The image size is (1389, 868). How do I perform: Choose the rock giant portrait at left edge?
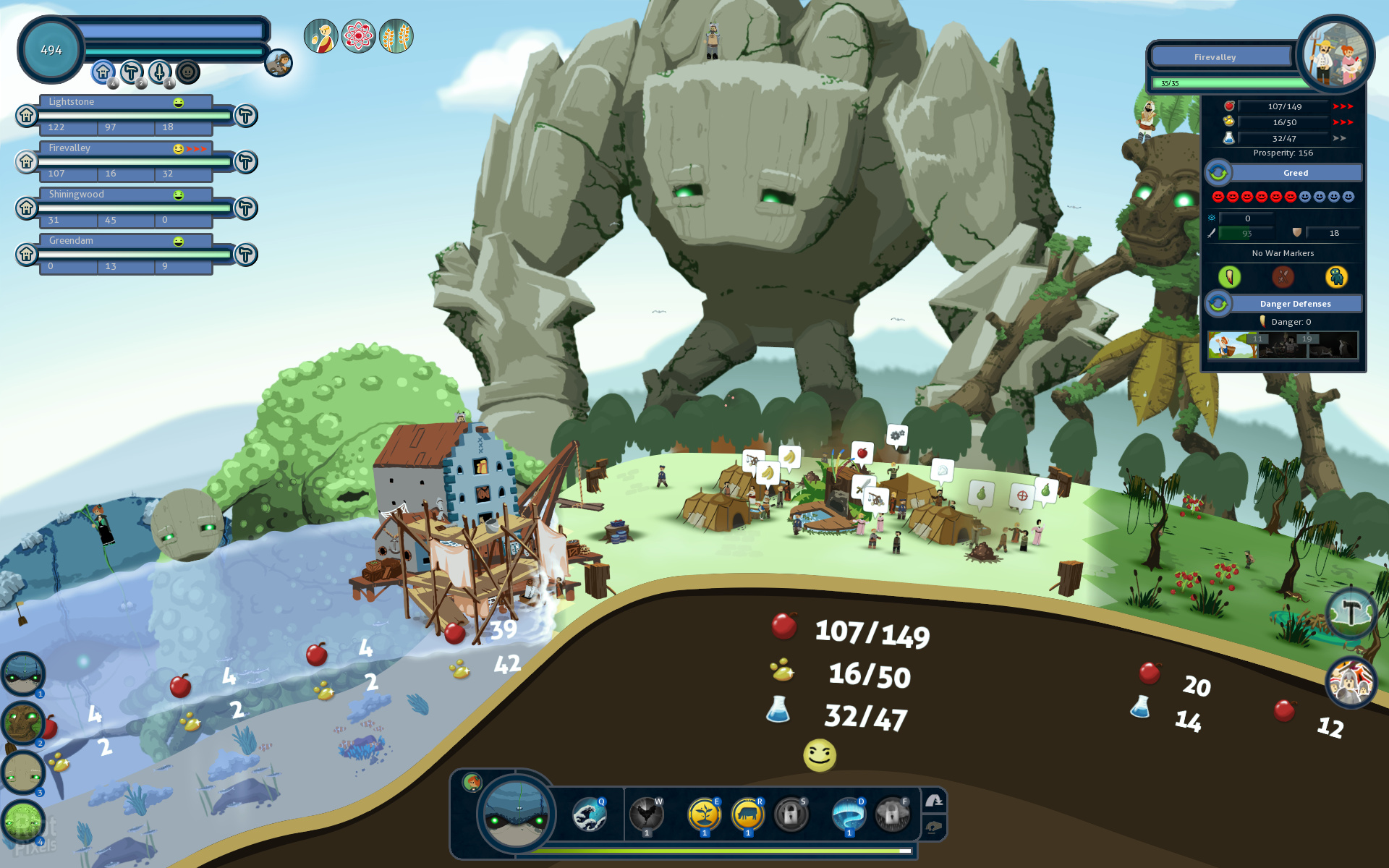(x=23, y=773)
